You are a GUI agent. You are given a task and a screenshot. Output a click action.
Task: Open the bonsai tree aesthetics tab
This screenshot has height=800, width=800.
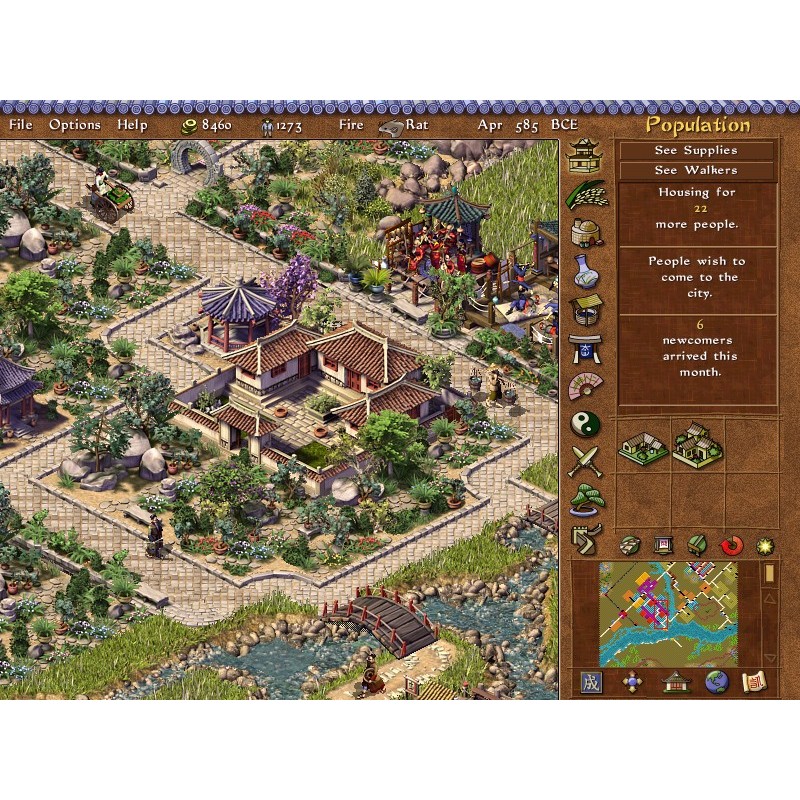click(x=586, y=499)
